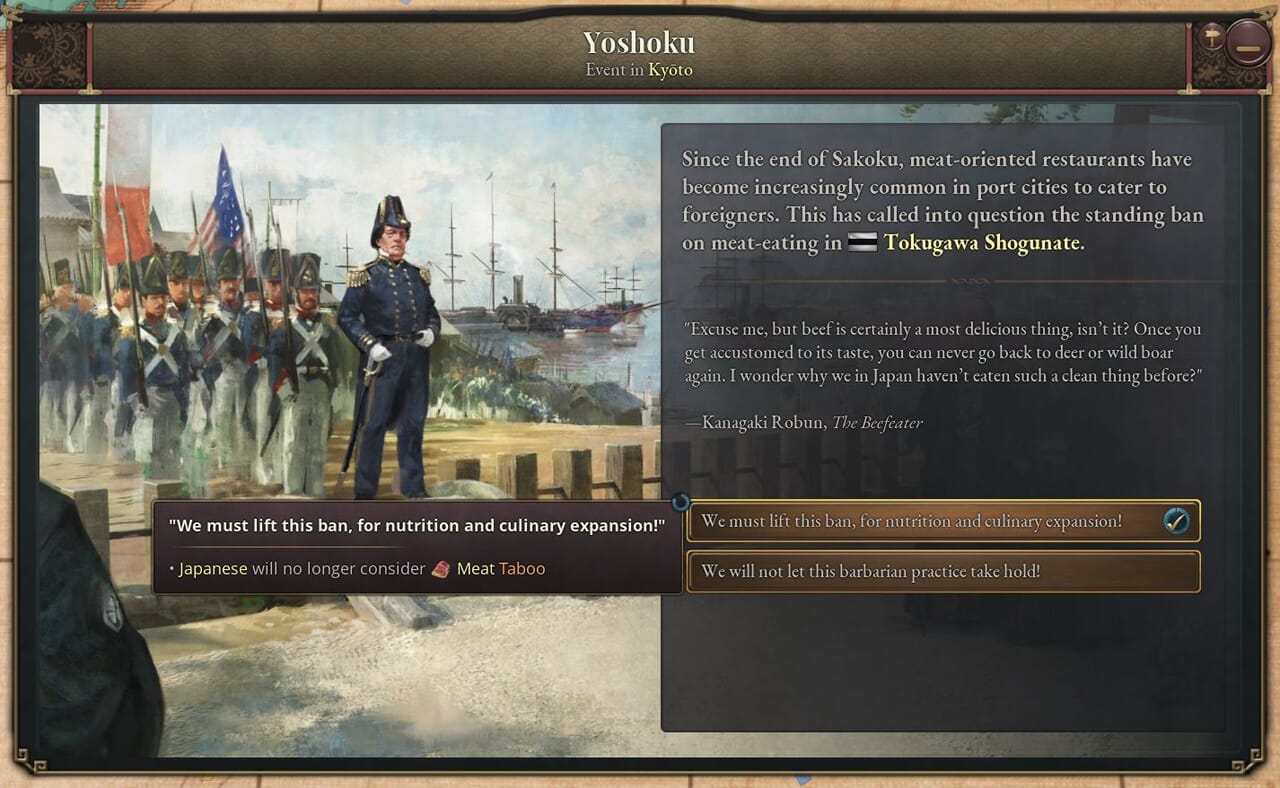Click the signpost go-to-location icon
Viewport: 1280px width, 788px height.
1212,37
